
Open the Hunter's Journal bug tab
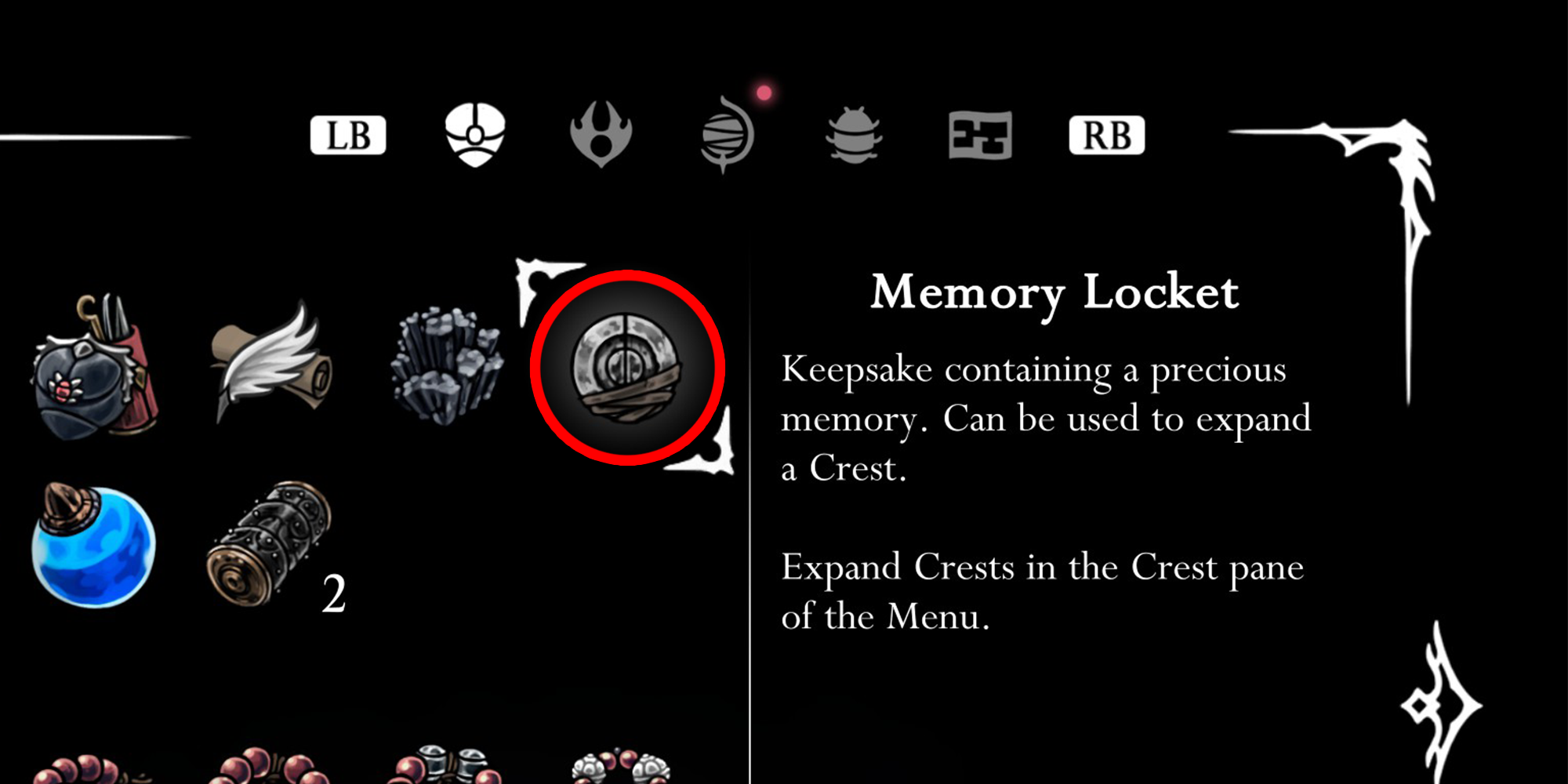coord(855,133)
